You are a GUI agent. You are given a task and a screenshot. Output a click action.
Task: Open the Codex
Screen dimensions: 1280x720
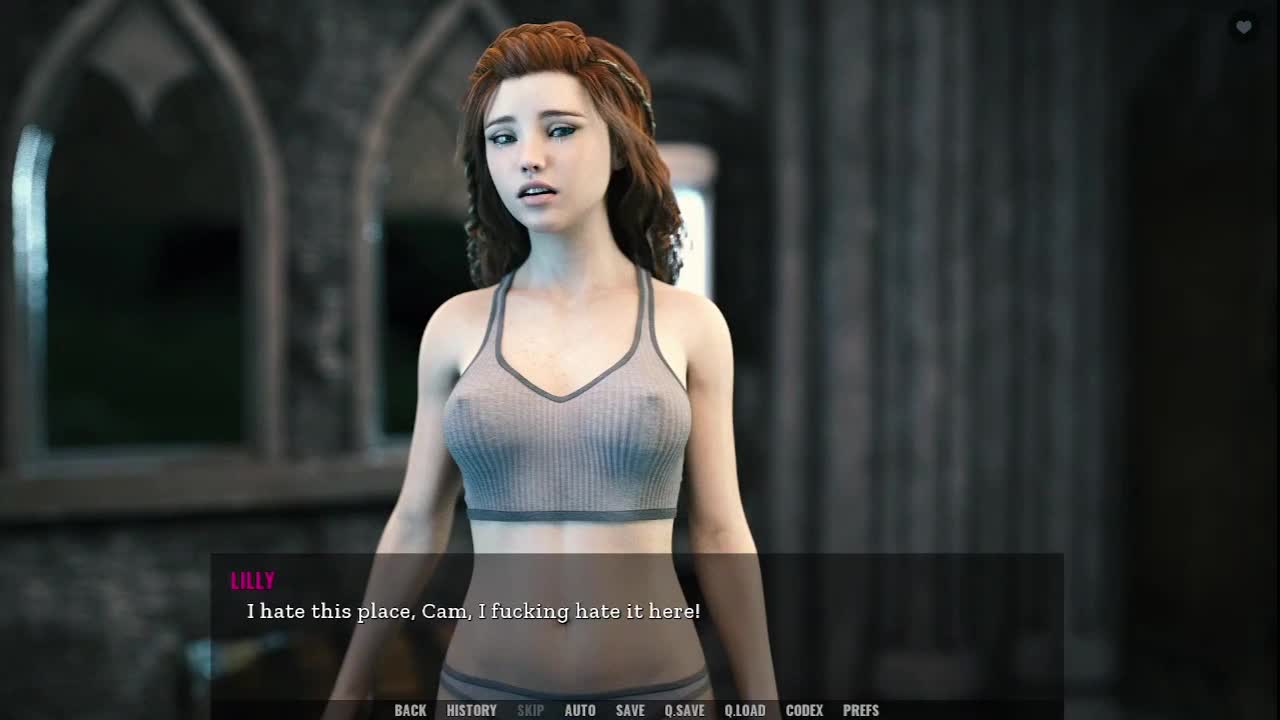[804, 710]
